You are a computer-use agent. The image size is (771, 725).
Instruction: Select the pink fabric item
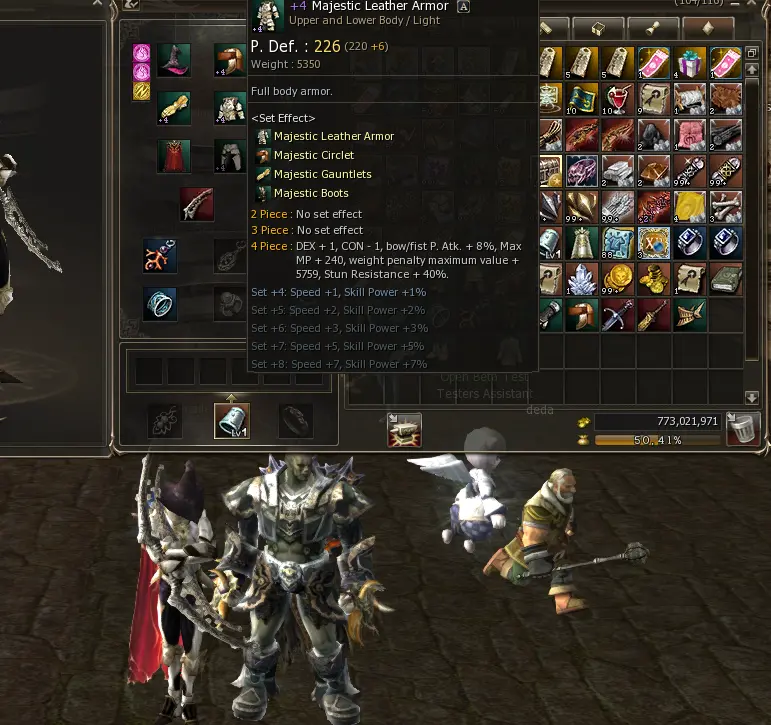click(689, 135)
